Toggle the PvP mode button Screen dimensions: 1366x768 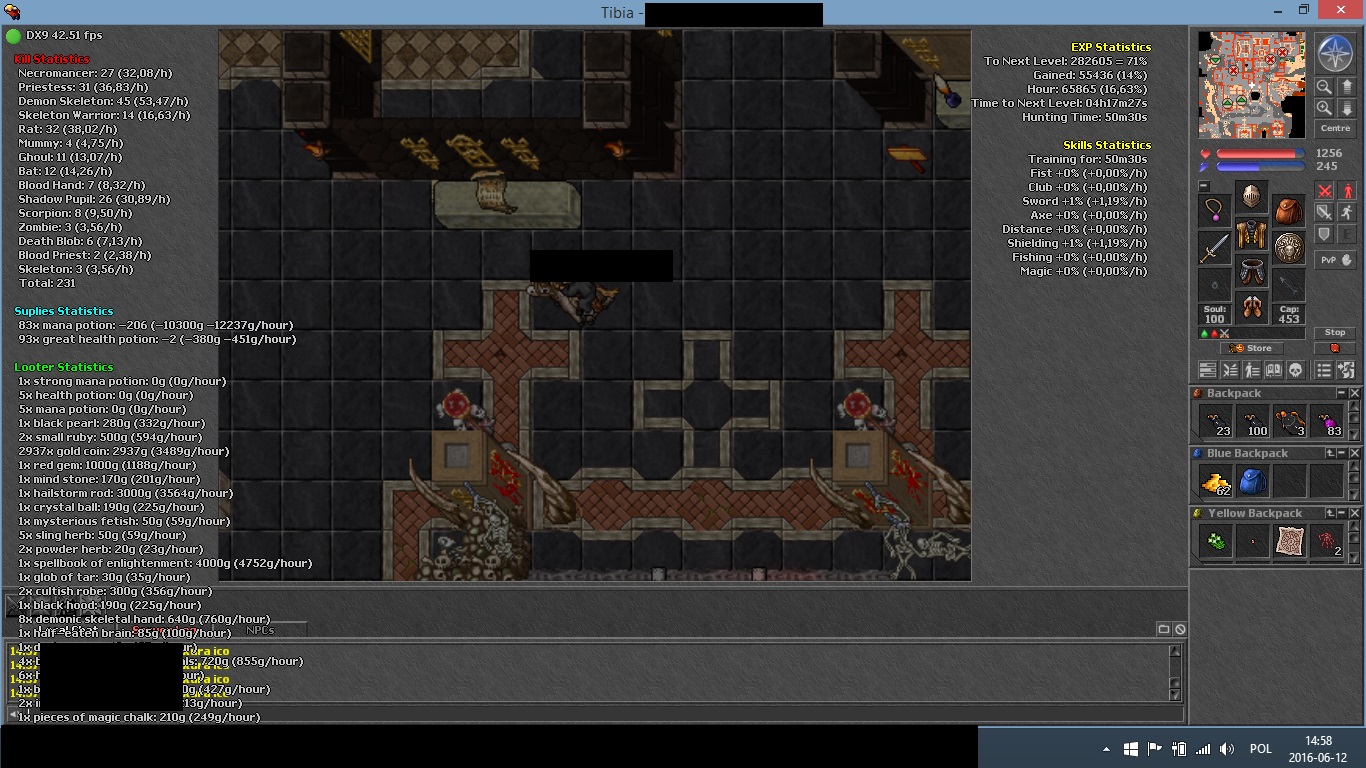coord(1335,259)
